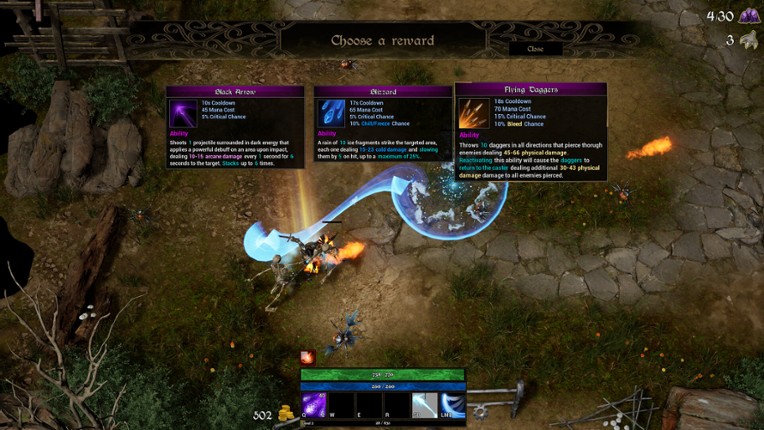Choose the Black Arrow ability reward

[236, 125]
